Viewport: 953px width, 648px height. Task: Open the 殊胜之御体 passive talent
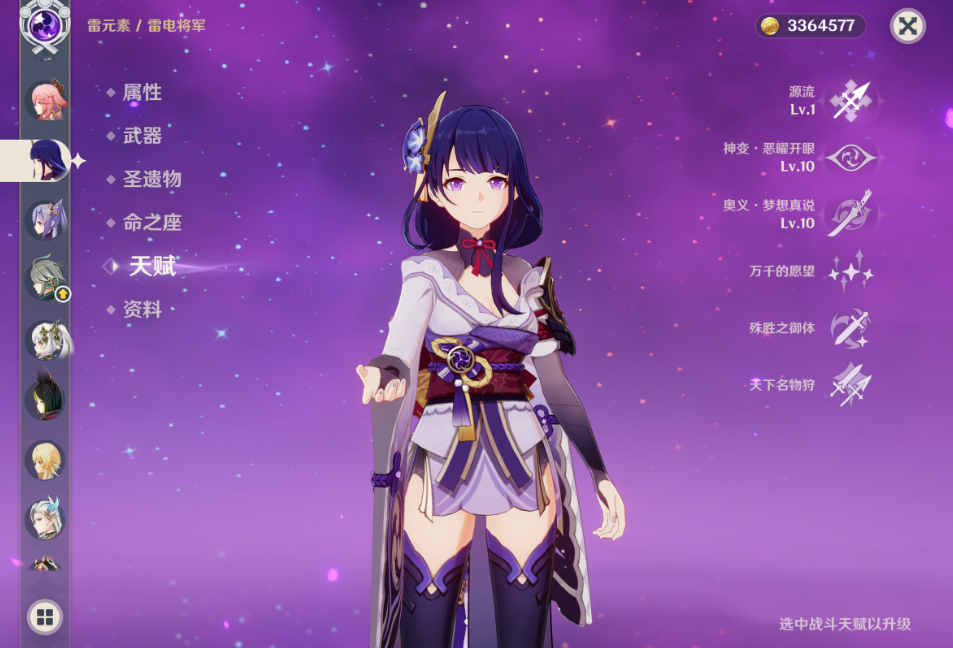(850, 327)
